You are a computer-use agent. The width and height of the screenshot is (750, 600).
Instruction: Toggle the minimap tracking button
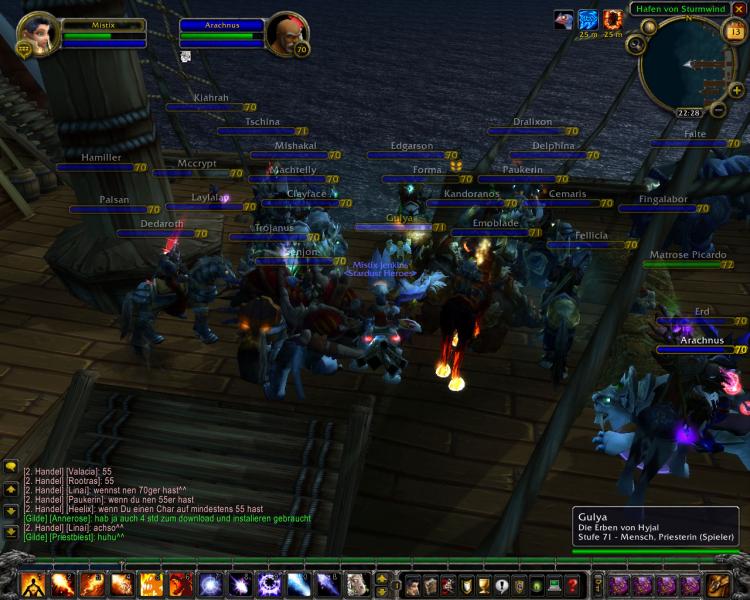(x=636, y=45)
